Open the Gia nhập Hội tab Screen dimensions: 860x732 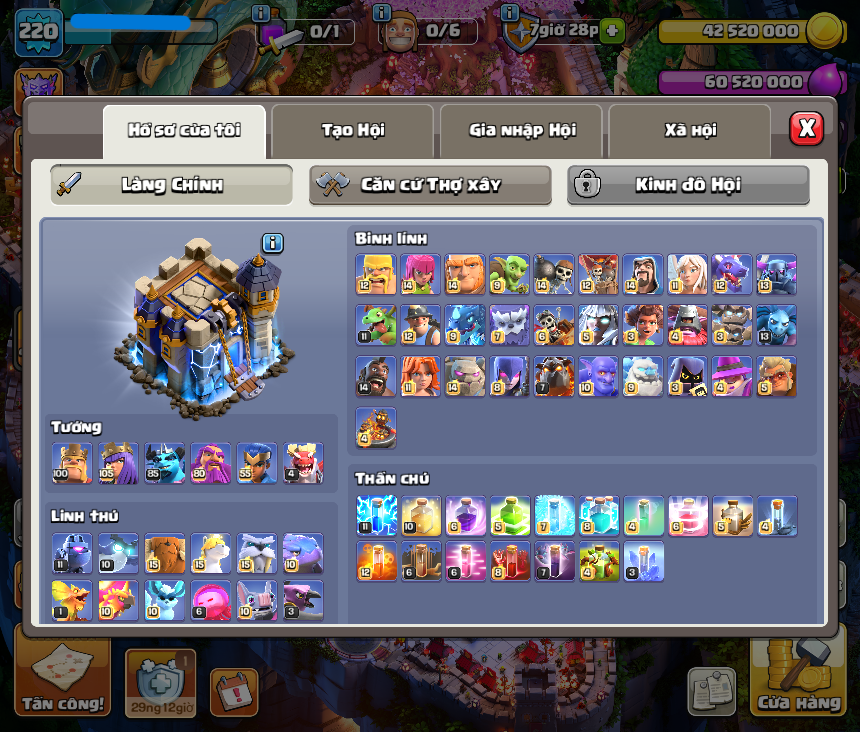click(x=521, y=130)
